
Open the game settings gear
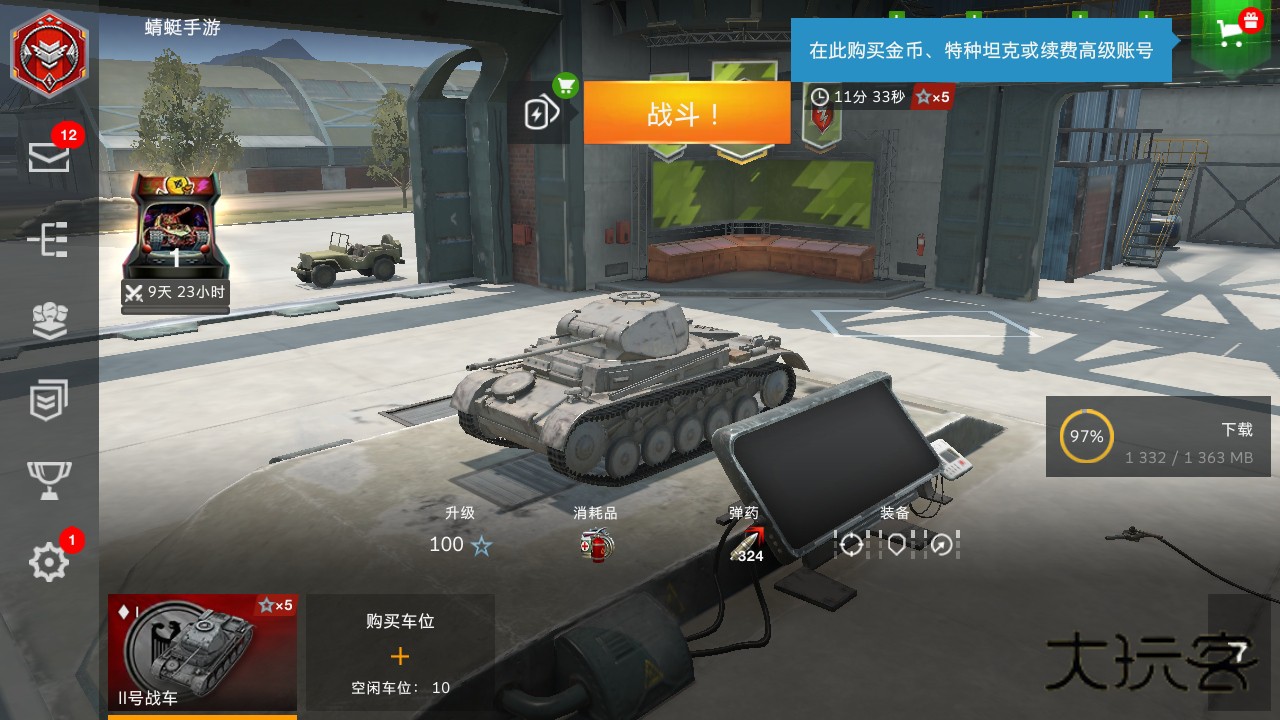click(48, 562)
